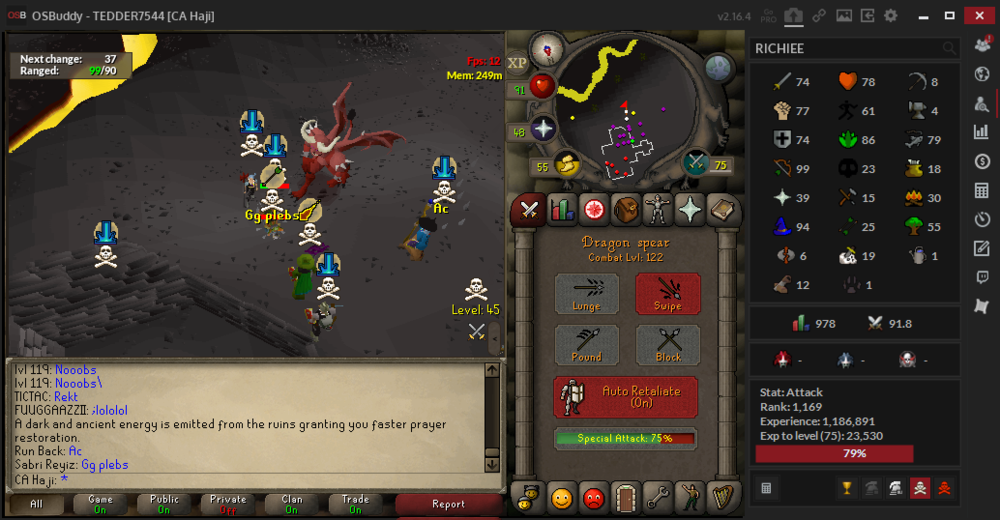Viewport: 1000px width, 520px height.
Task: Open the Quest list tab
Action: [x=594, y=210]
